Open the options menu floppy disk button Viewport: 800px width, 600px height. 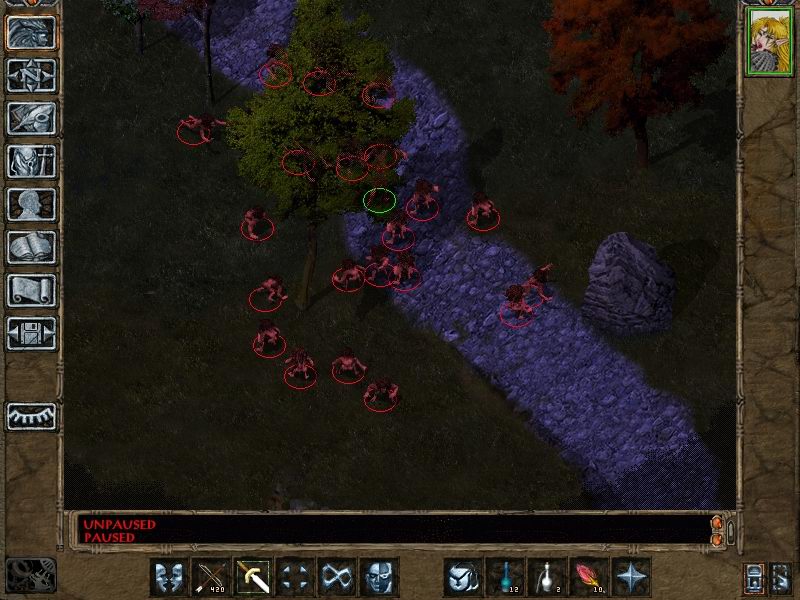point(32,333)
